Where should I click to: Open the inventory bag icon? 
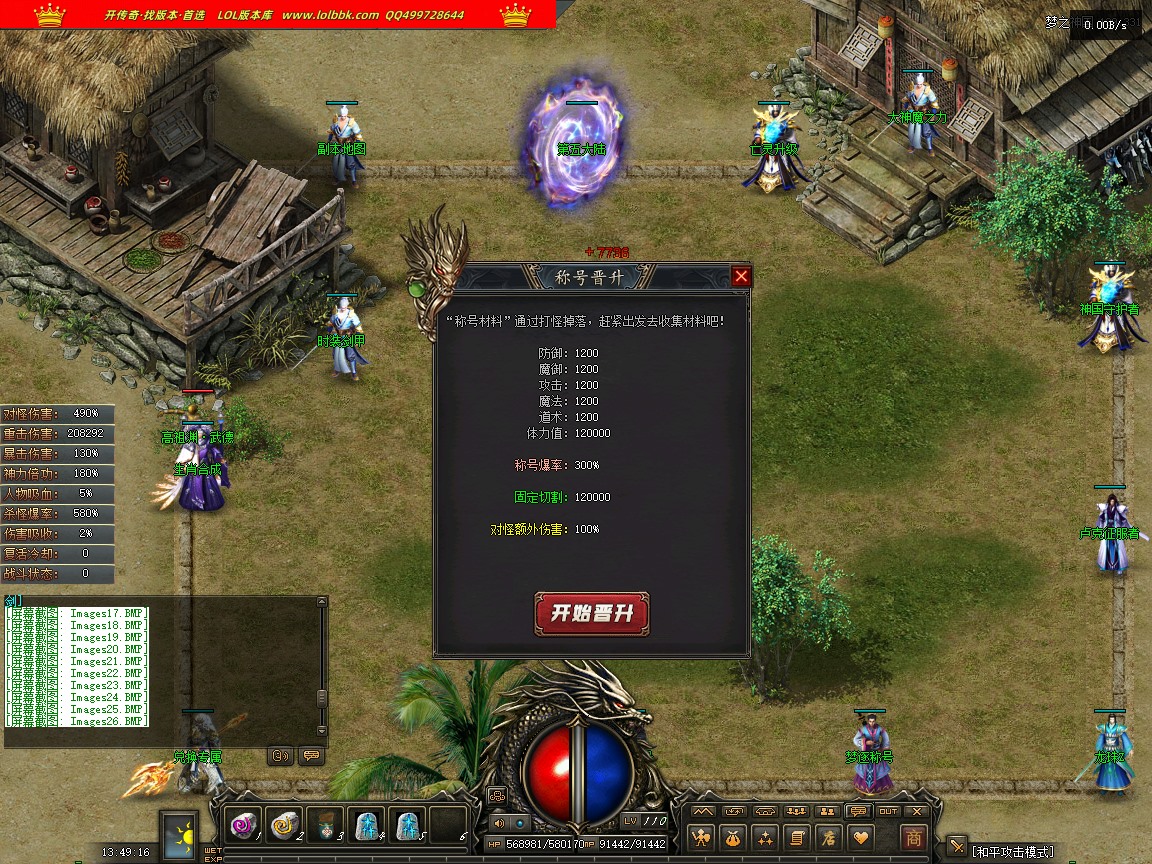point(734,837)
